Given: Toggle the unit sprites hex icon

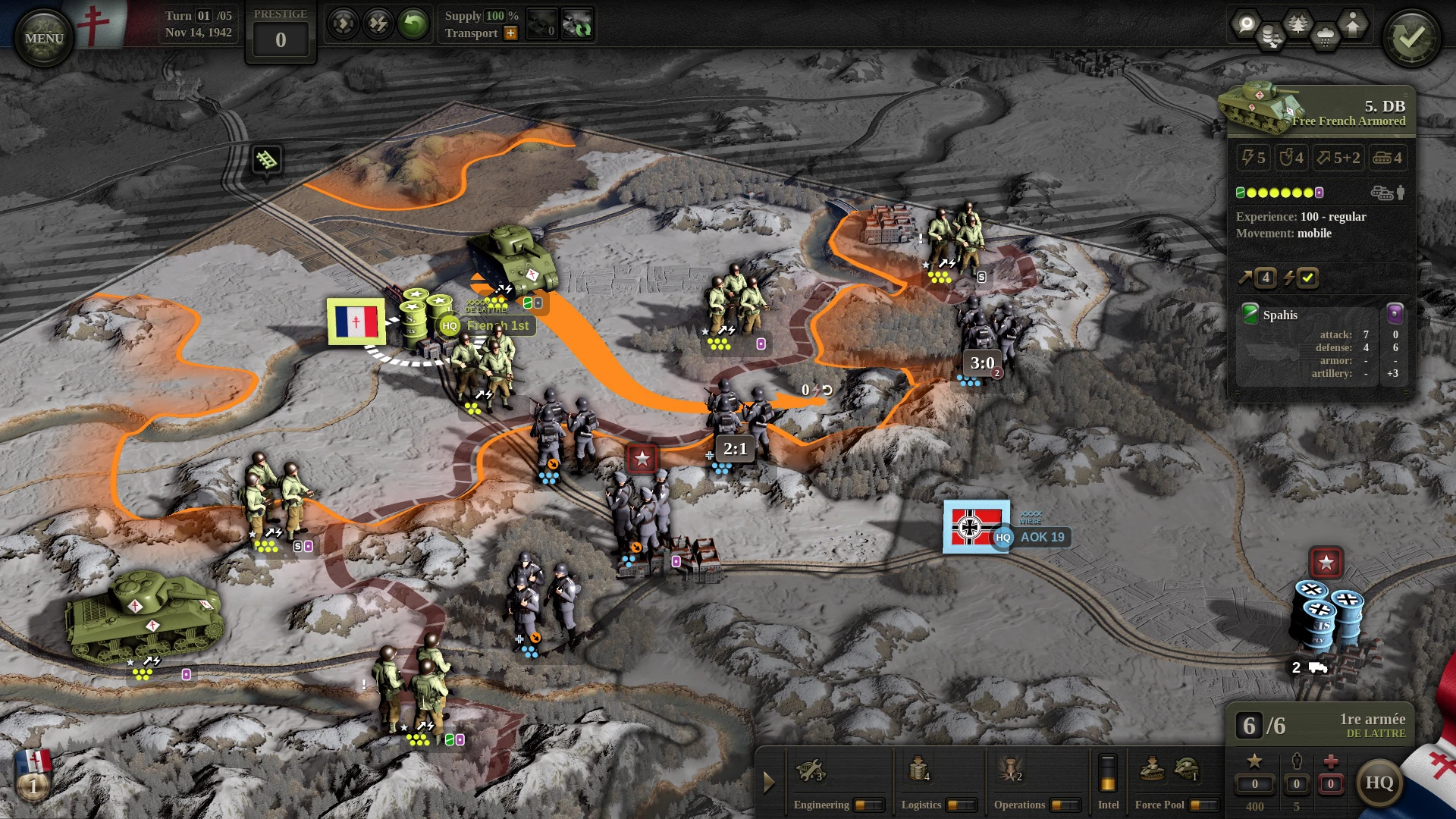Looking at the screenshot, I should coord(1353,24).
